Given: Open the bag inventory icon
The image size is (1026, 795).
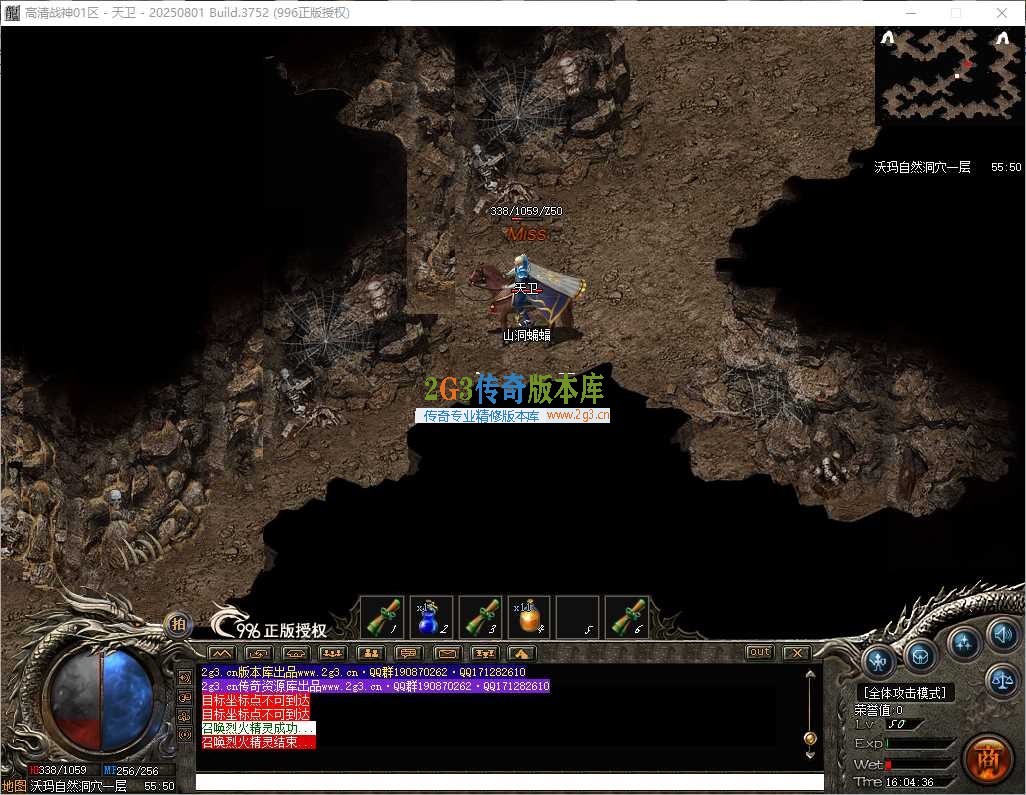Looking at the screenshot, I should (921, 656).
